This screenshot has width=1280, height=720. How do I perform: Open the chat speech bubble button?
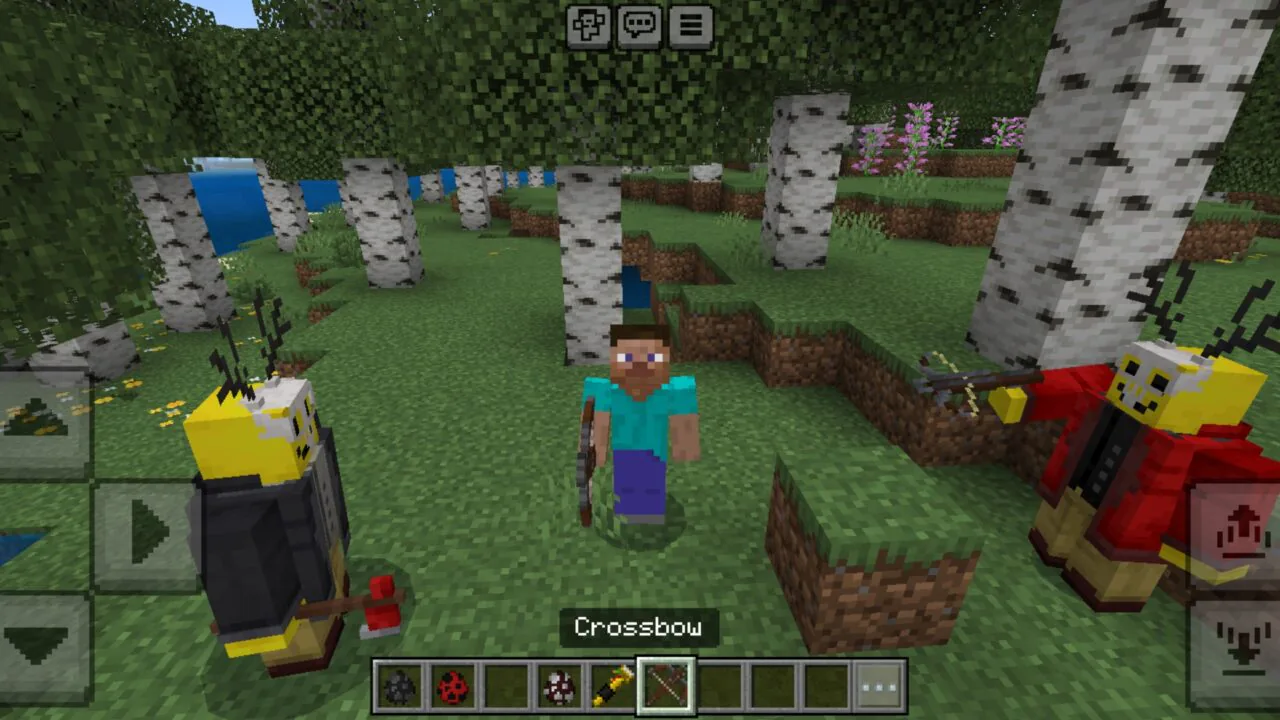[x=640, y=26]
